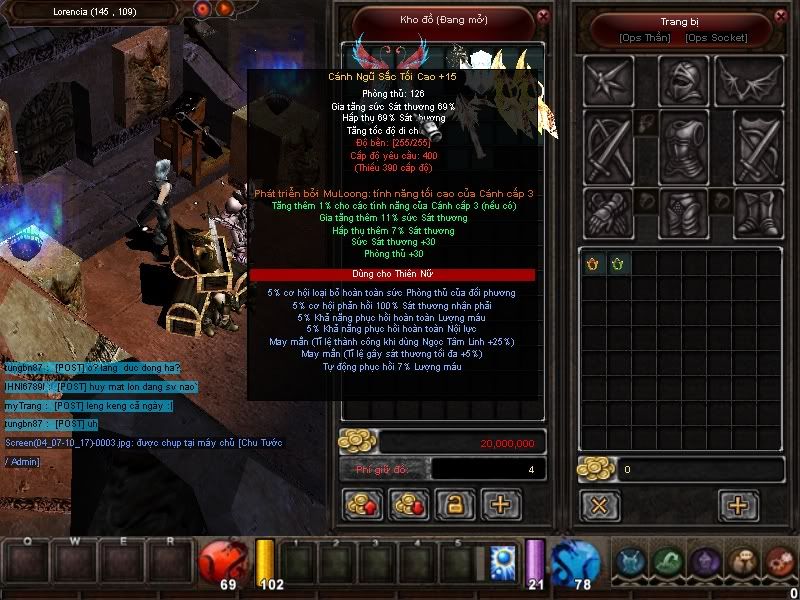Click the plus button in the equipment window
Screen dimensions: 800x600
738,505
